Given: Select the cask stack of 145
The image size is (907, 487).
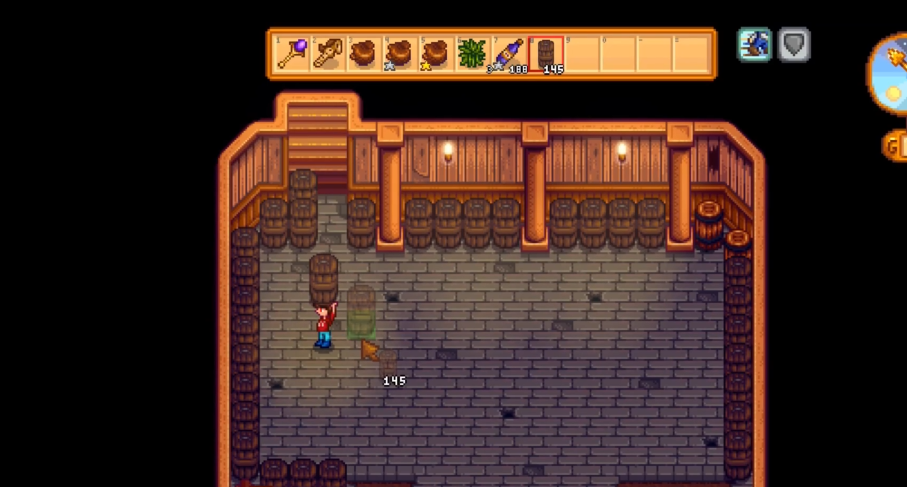Looking at the screenshot, I should pos(545,53).
